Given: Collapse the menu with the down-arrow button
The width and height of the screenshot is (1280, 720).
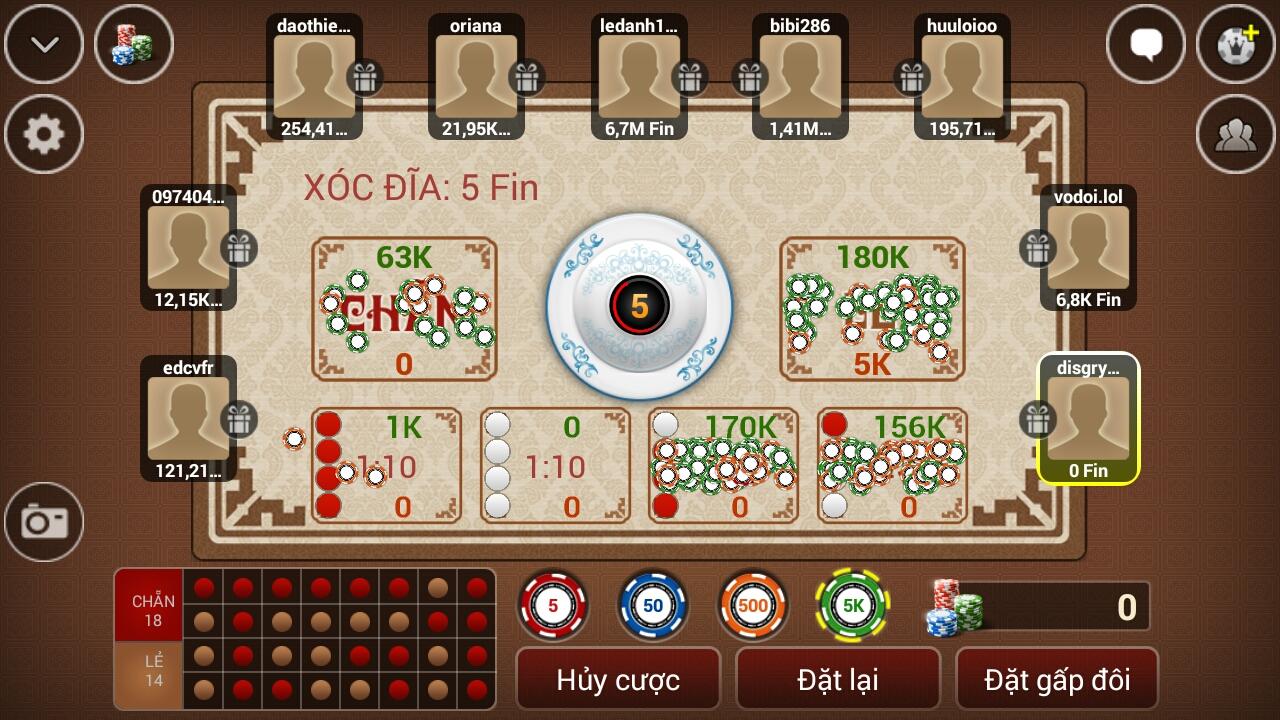Looking at the screenshot, I should pos(44,44).
